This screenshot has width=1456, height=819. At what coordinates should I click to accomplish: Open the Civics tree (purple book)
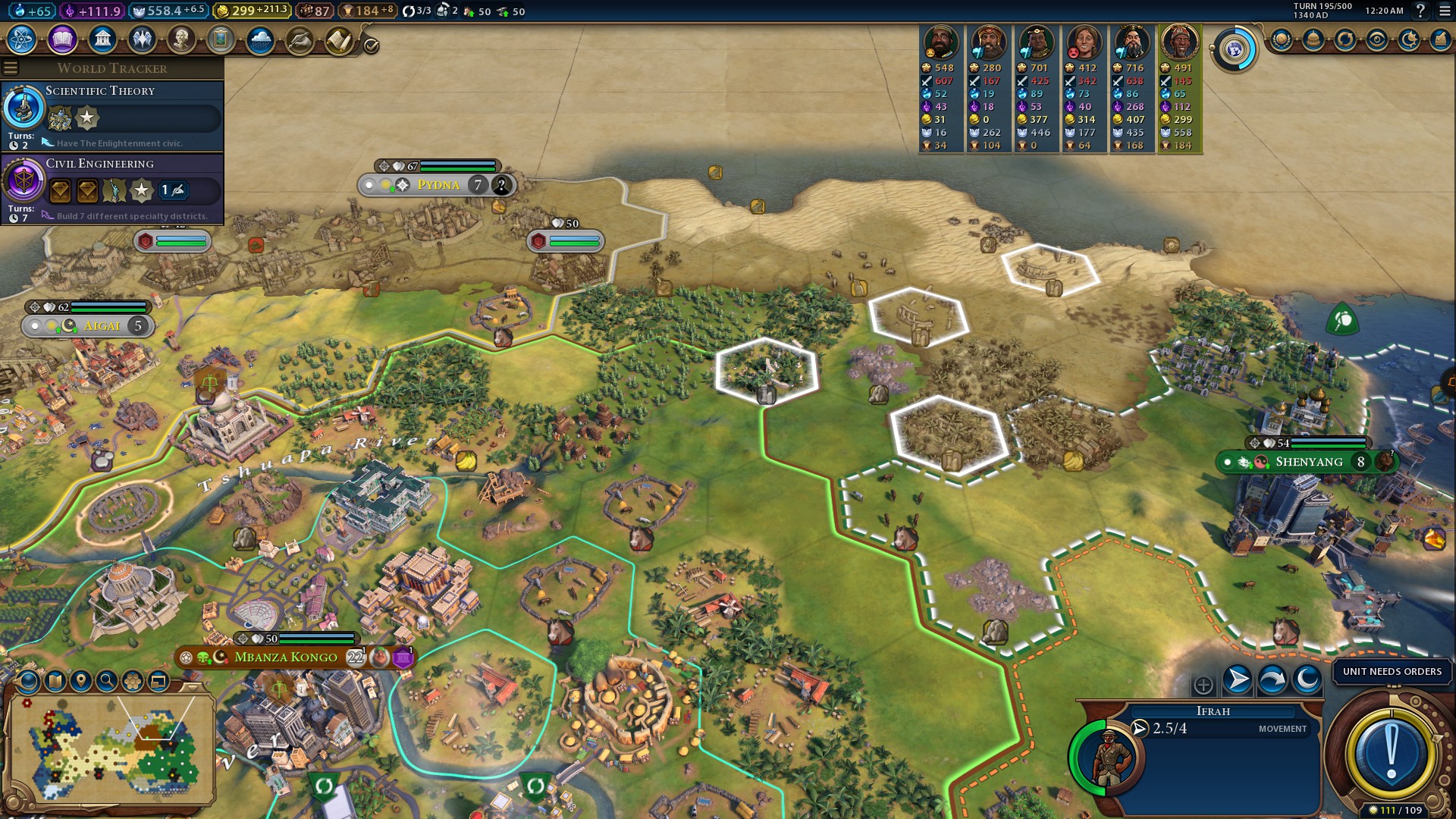point(62,39)
